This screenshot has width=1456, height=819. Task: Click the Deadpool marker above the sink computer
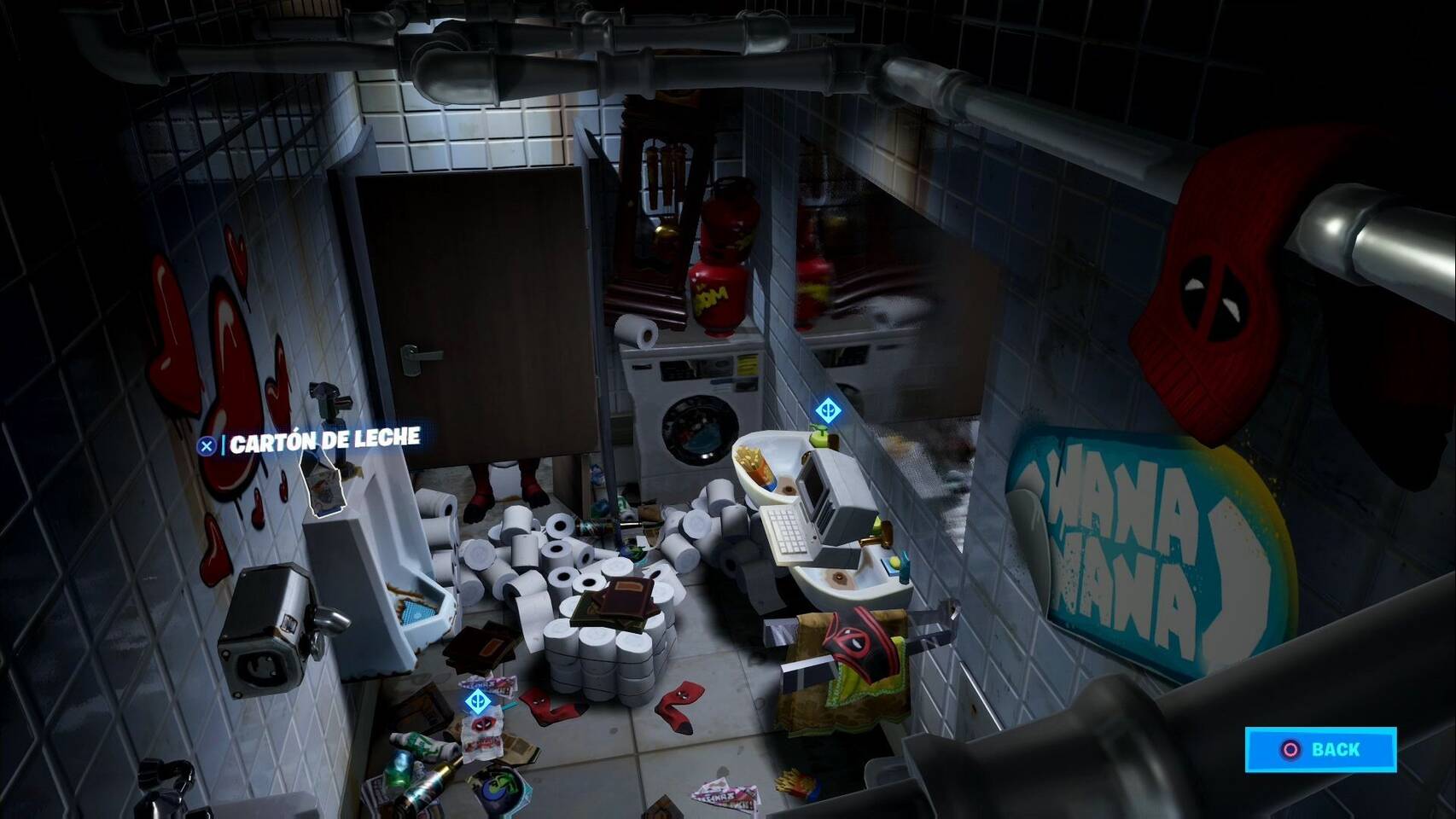829,410
